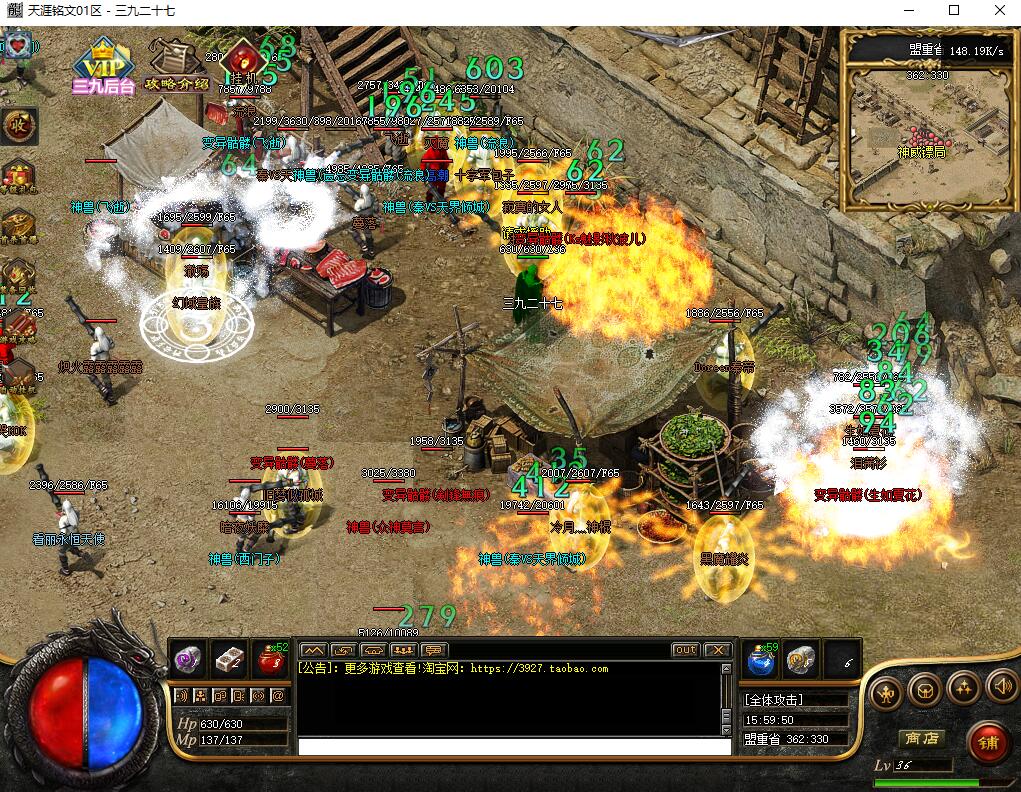This screenshot has height=792, width=1021.
Task: Open the VIP 三九后台 panel
Action: click(x=102, y=66)
